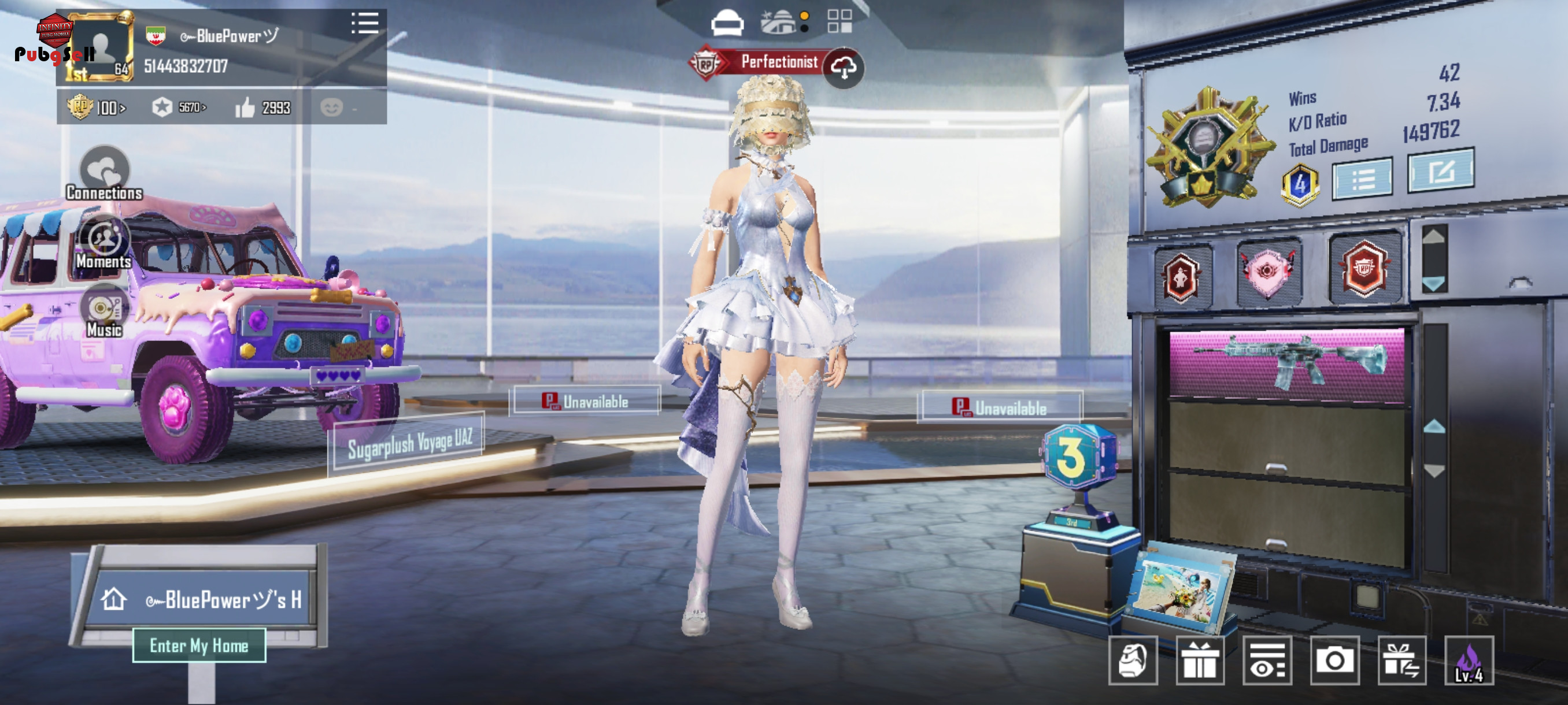Switch to the sofa tab icon
Image resolution: width=1568 pixels, height=705 pixels.
[727, 23]
